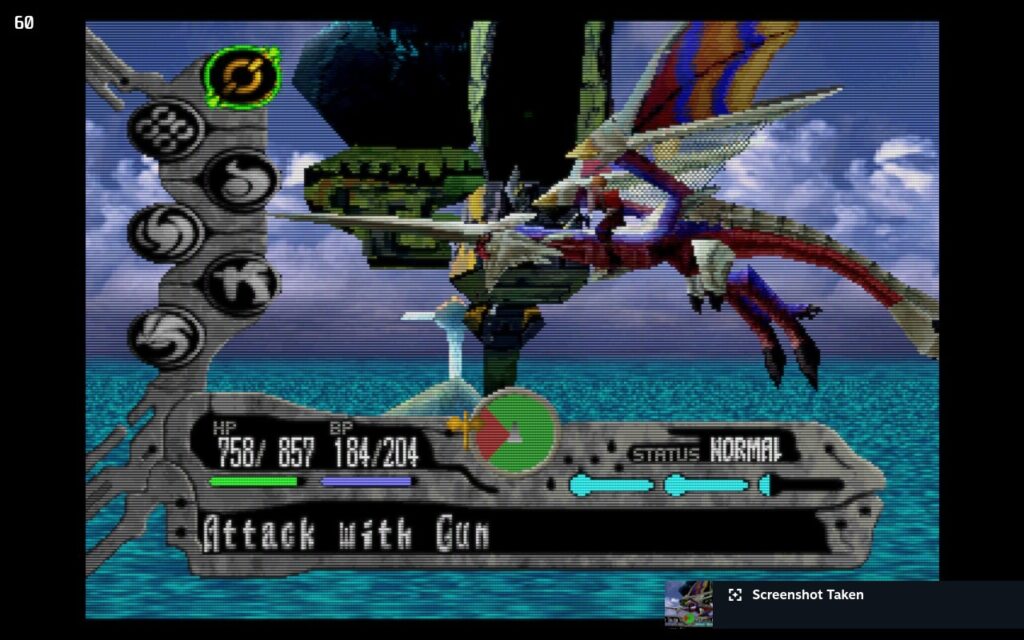Select the highlighted orange gun attack icon

(x=242, y=75)
